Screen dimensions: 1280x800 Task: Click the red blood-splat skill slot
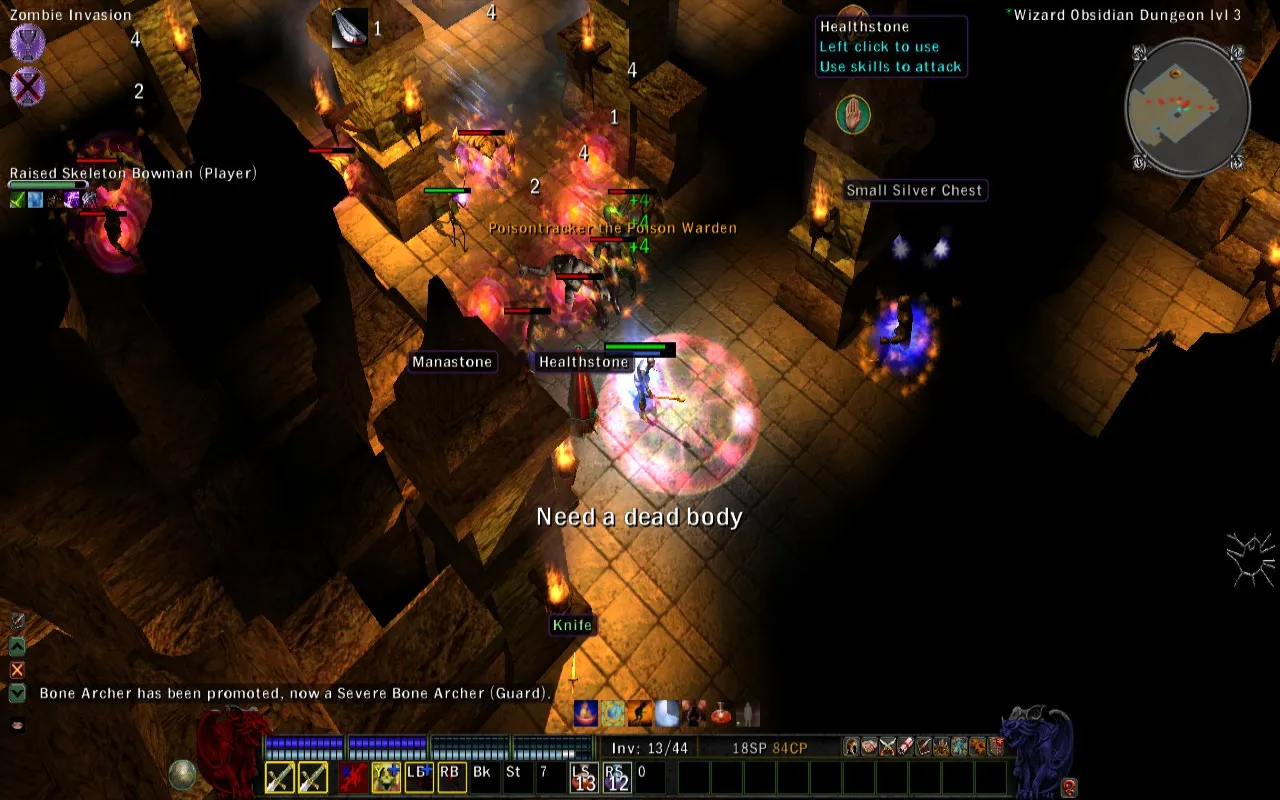[x=353, y=777]
